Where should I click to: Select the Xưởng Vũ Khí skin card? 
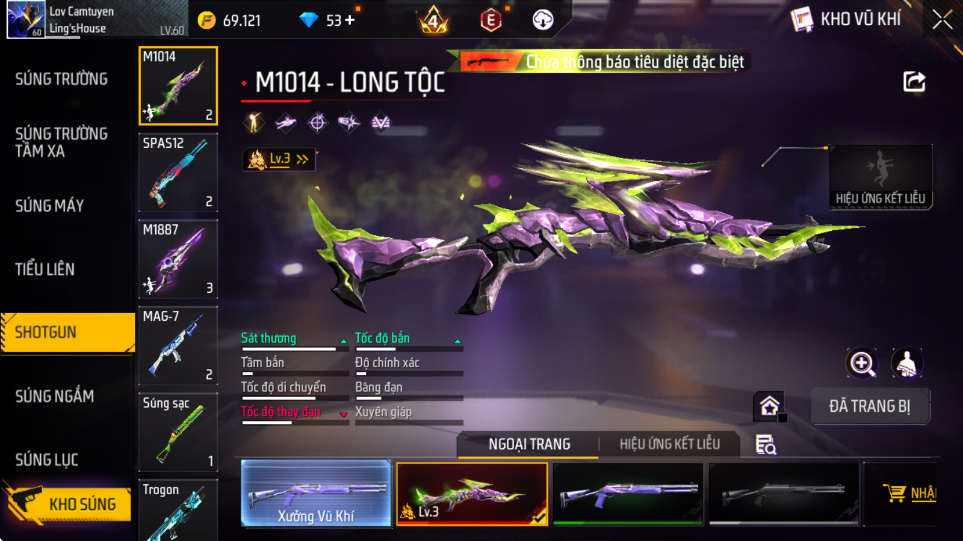[x=316, y=494]
